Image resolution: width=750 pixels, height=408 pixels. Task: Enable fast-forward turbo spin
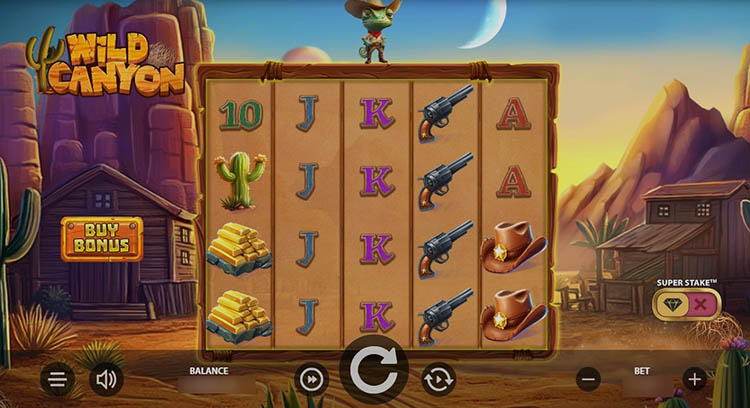click(313, 379)
